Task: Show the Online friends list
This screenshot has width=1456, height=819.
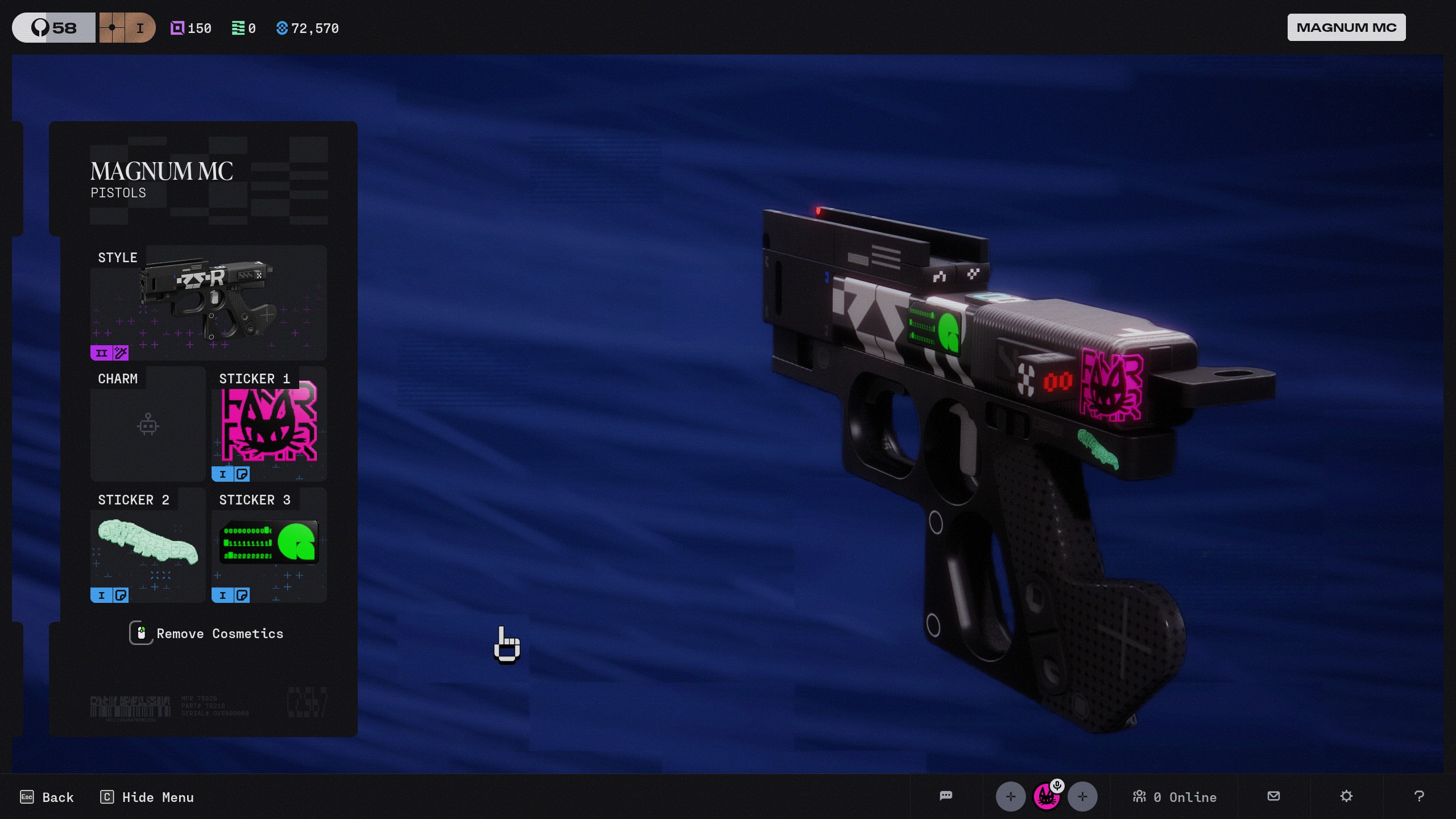Action: (x=1174, y=797)
